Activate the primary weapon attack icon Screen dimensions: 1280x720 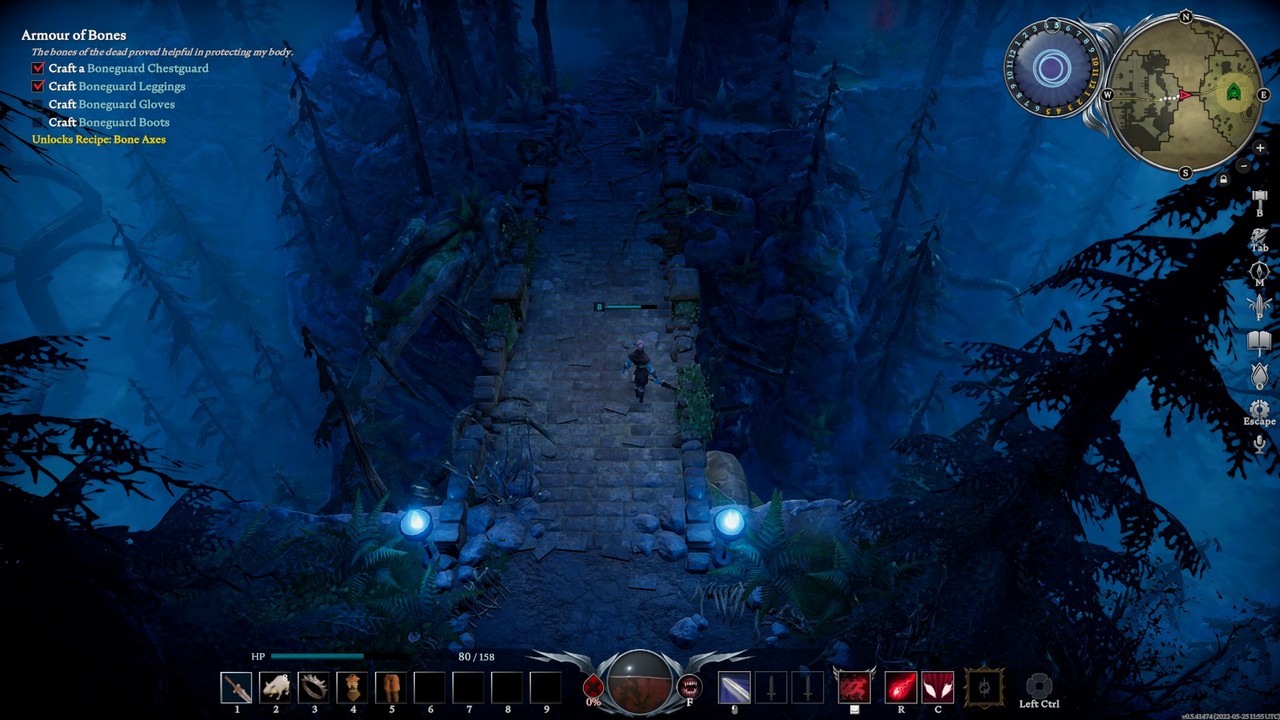coord(734,688)
